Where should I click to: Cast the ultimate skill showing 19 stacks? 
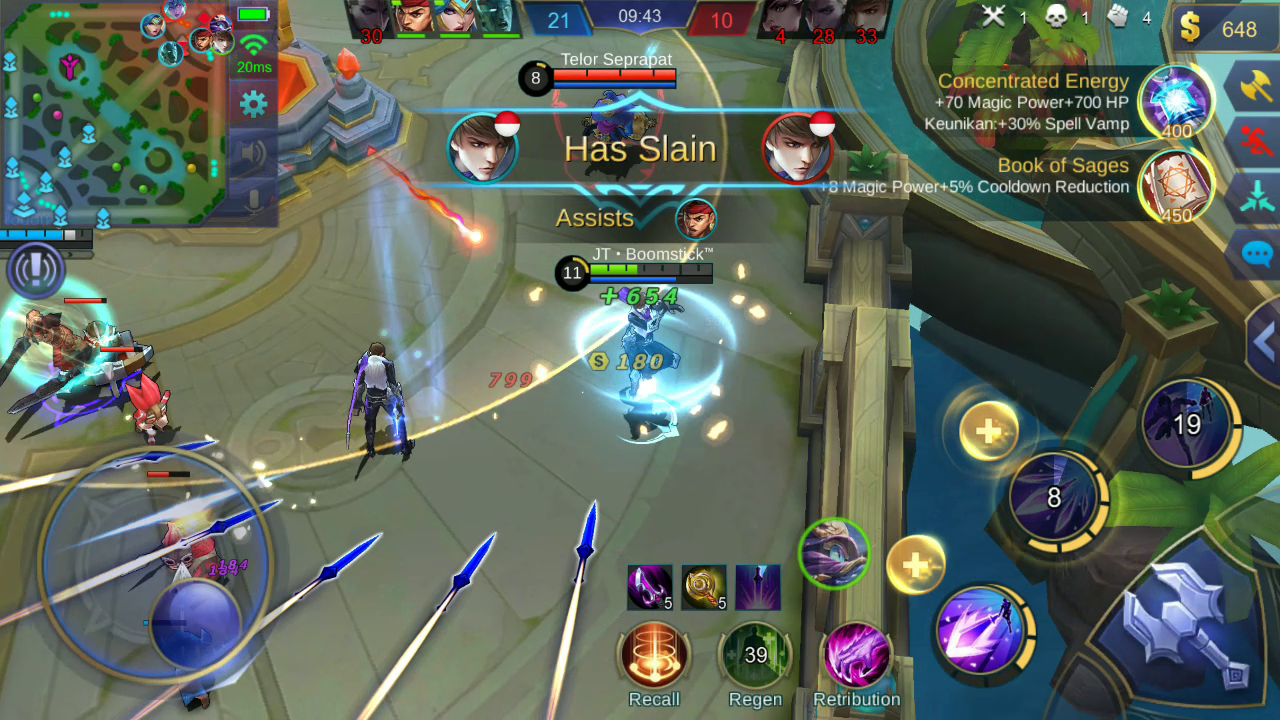(1188, 424)
